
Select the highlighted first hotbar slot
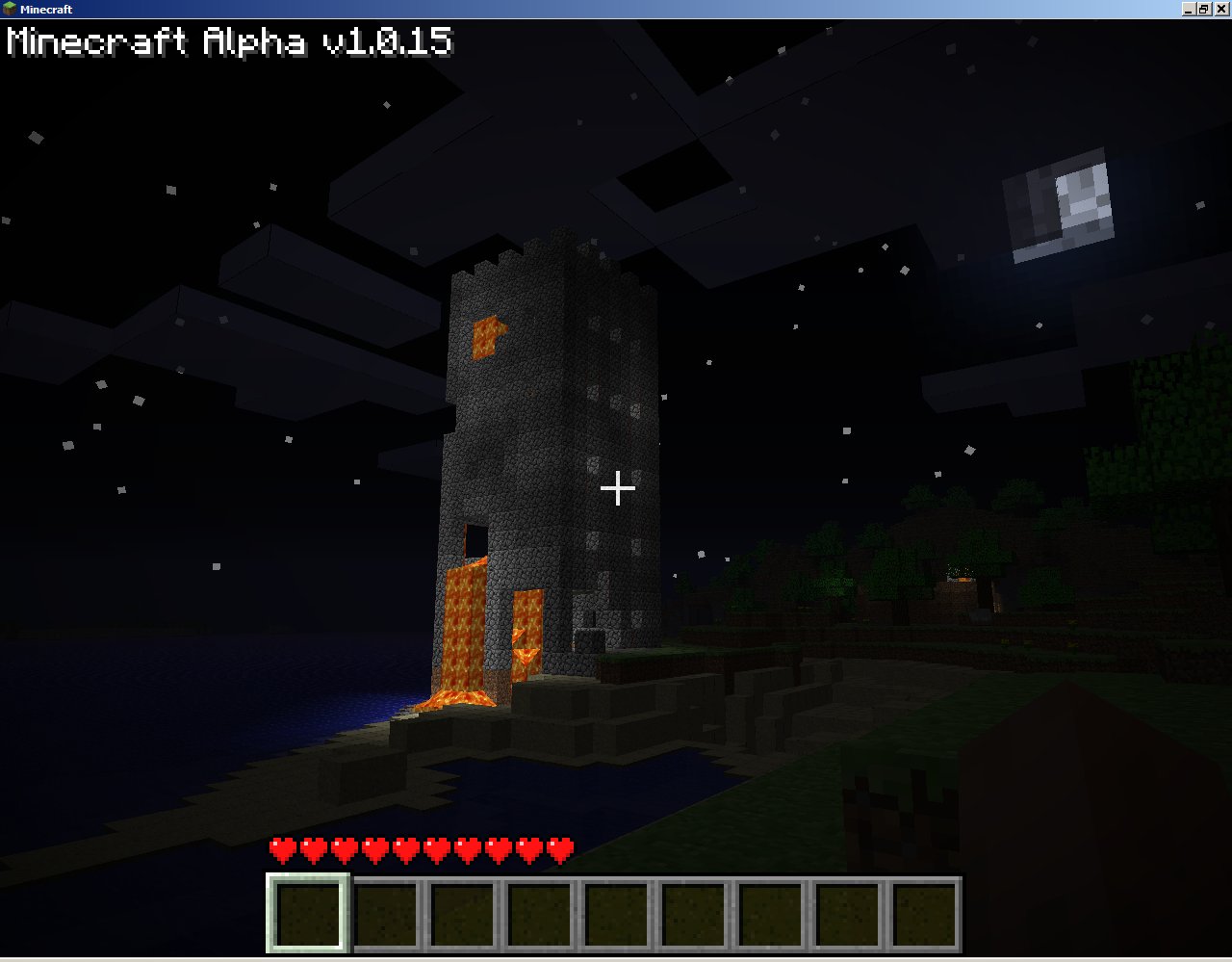(x=308, y=912)
